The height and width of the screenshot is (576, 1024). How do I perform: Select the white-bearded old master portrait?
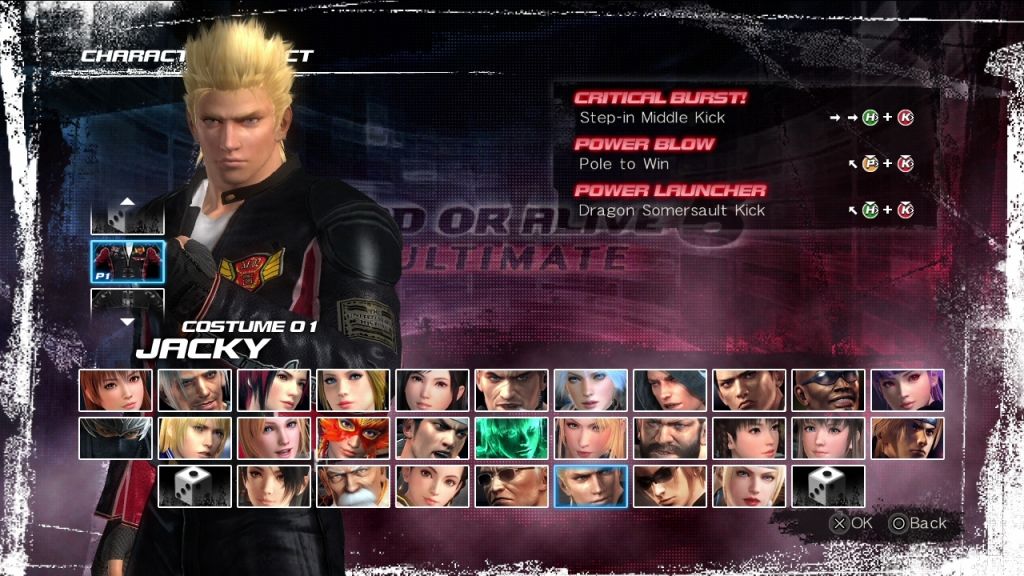[353, 486]
